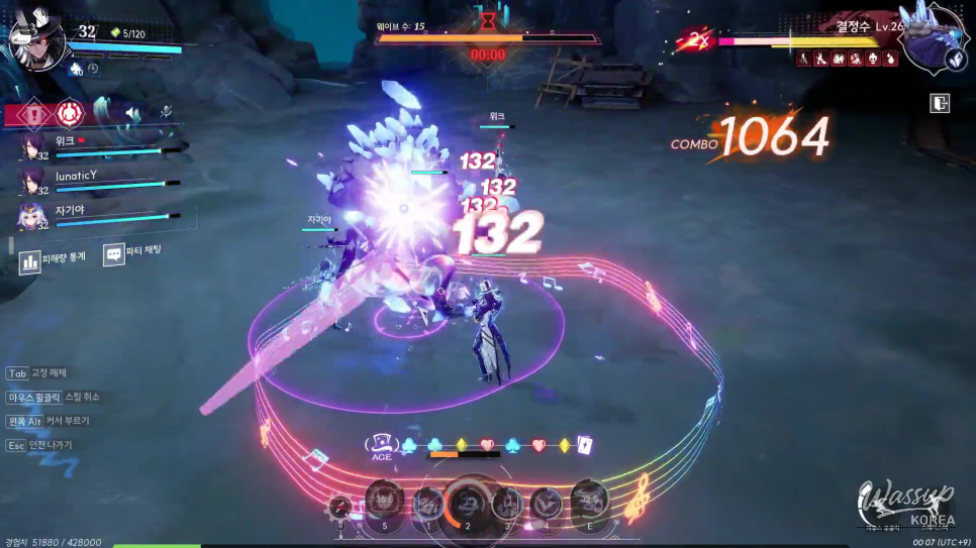Click the ACE card gauge icon

point(381,444)
